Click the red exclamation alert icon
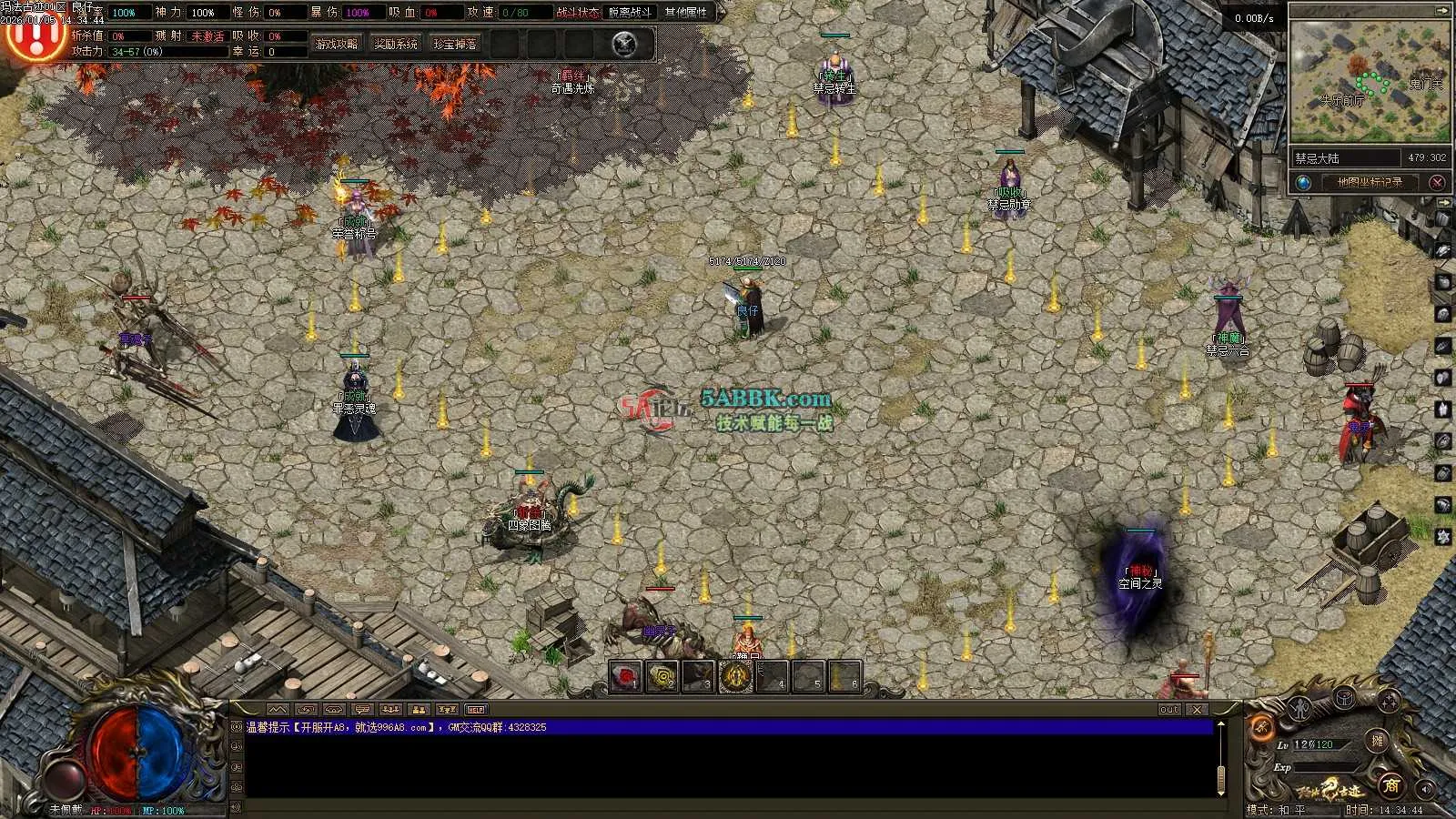 coord(35,36)
